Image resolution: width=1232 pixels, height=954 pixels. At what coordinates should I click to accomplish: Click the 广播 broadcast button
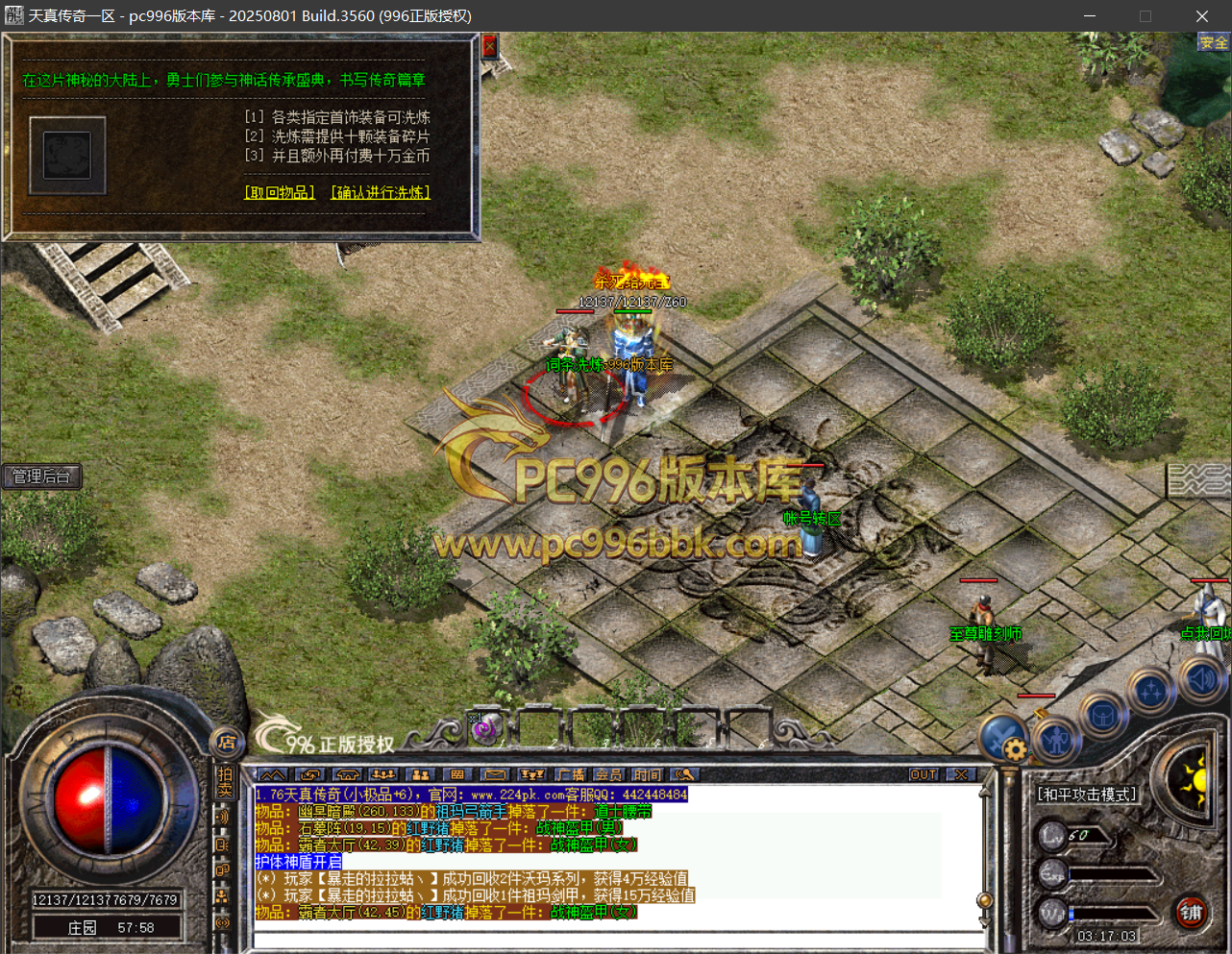[571, 774]
